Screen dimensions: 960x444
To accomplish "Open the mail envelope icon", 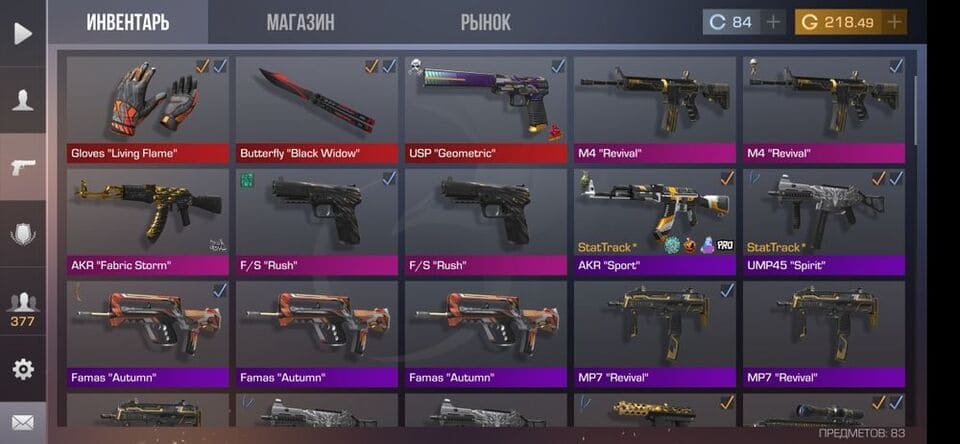I will (x=22, y=423).
